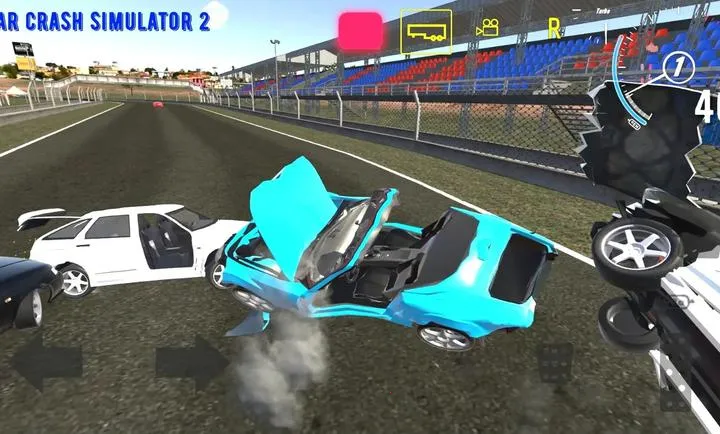Tap the left steering arrow
Viewport: 720px width, 434px height.
45,363
